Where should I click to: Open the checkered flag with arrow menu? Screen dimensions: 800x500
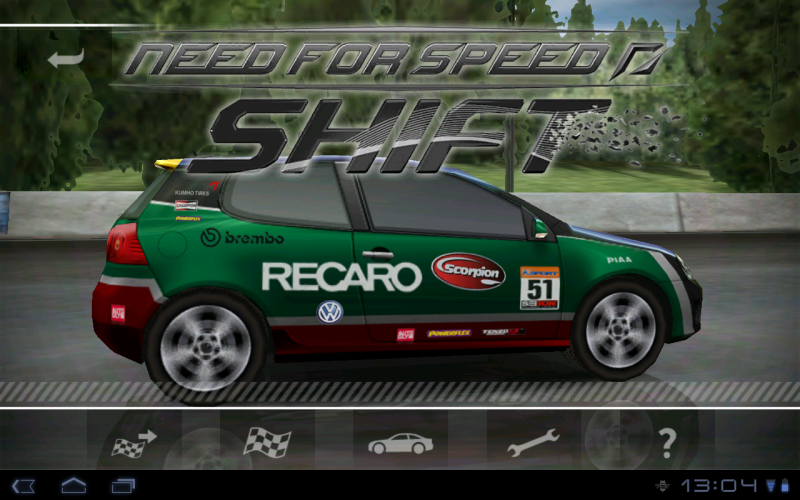[x=134, y=442]
